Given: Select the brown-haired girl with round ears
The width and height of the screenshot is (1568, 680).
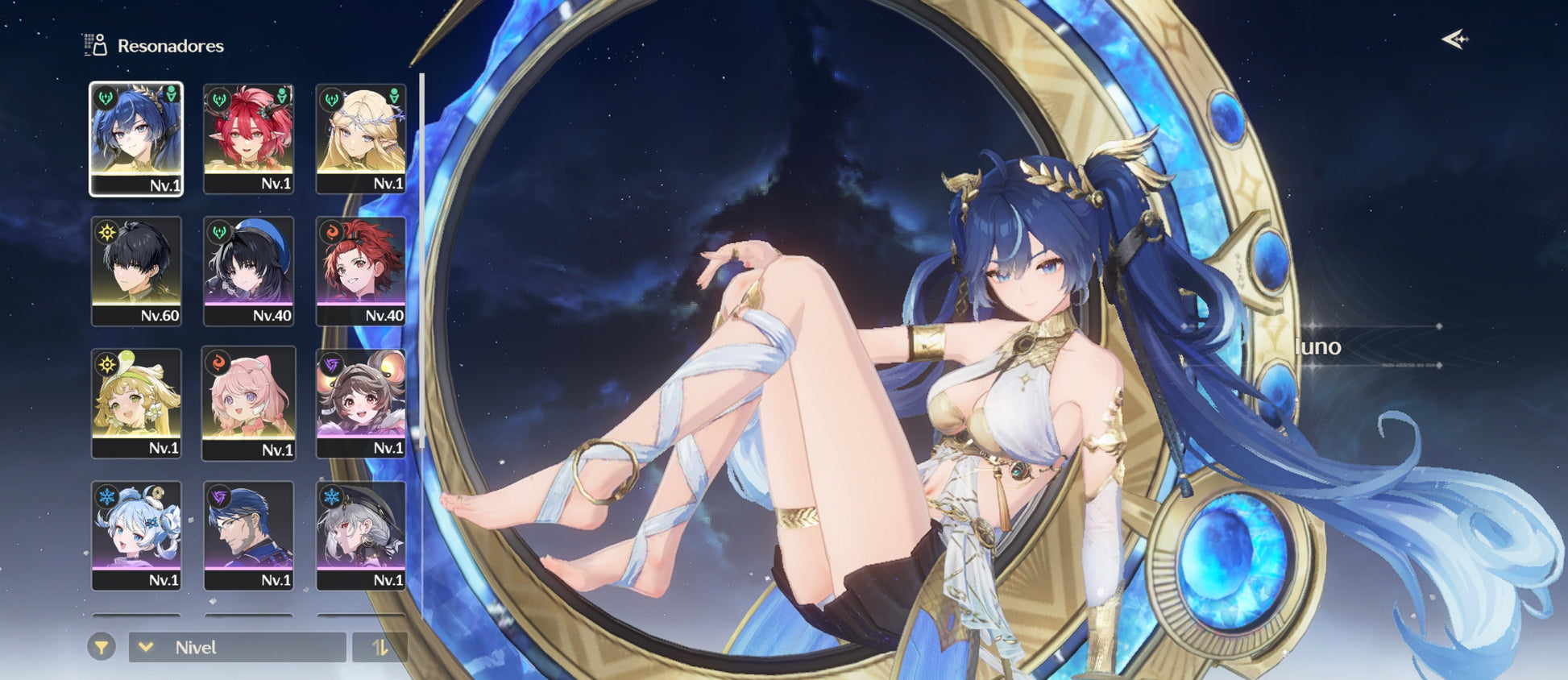Looking at the screenshot, I should (x=360, y=403).
